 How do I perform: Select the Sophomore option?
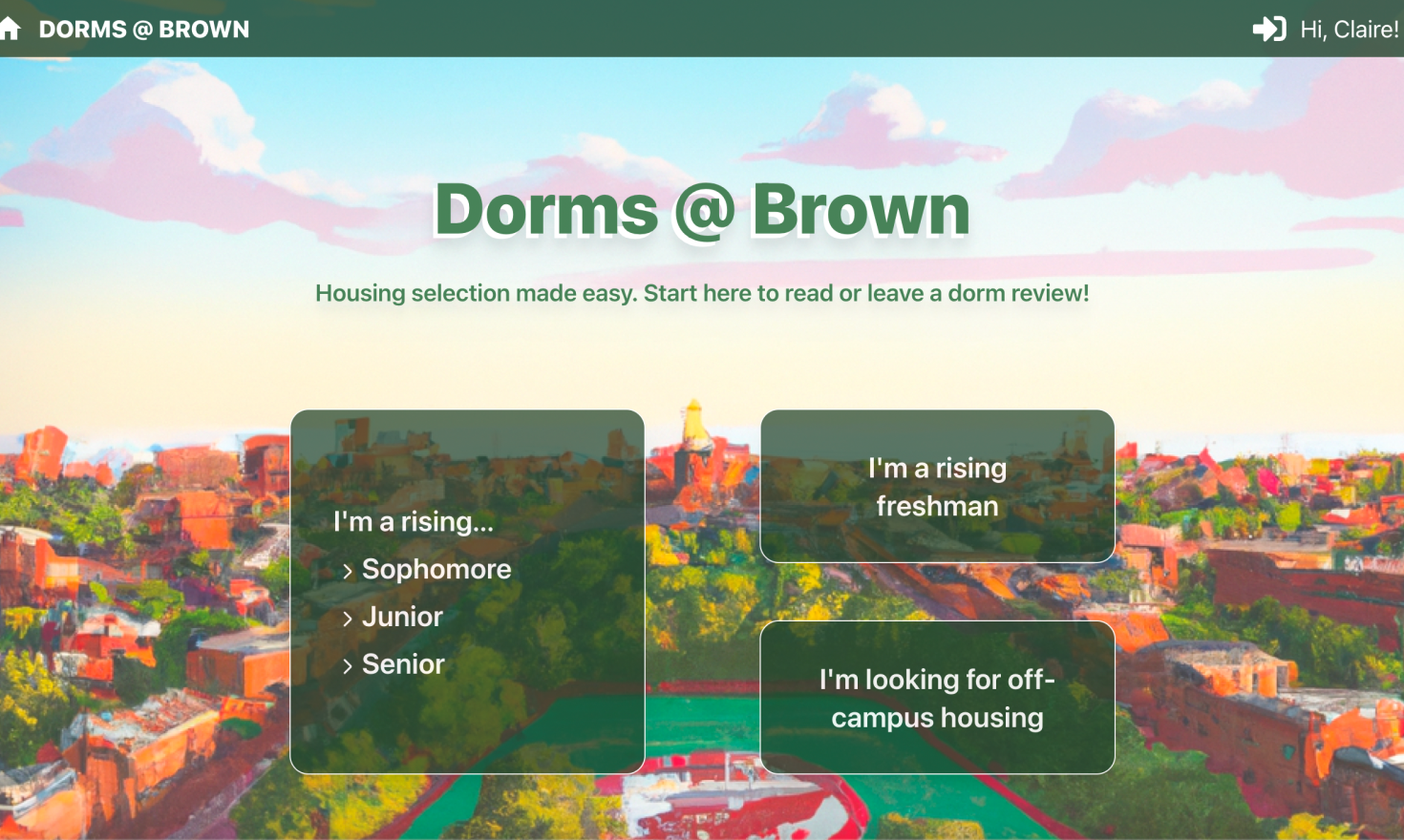[436, 569]
